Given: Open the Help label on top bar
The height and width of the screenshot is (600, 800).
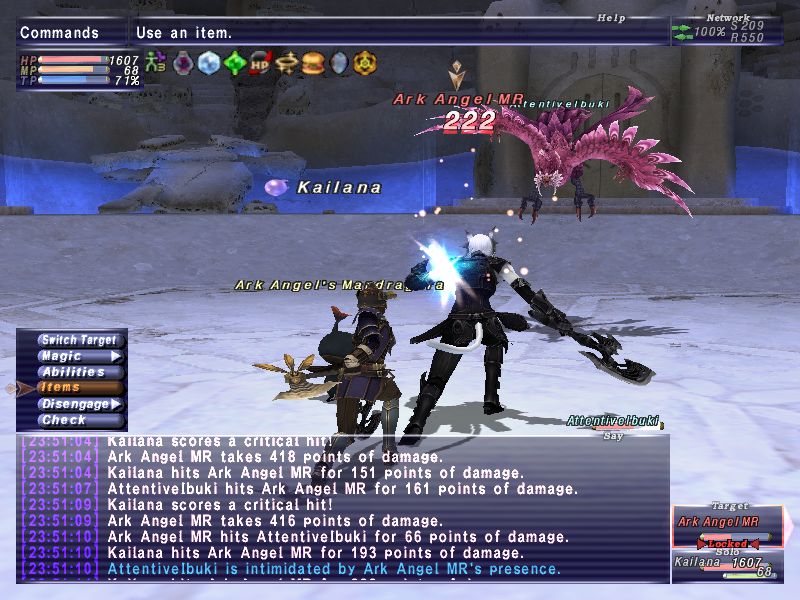Looking at the screenshot, I should point(610,17).
